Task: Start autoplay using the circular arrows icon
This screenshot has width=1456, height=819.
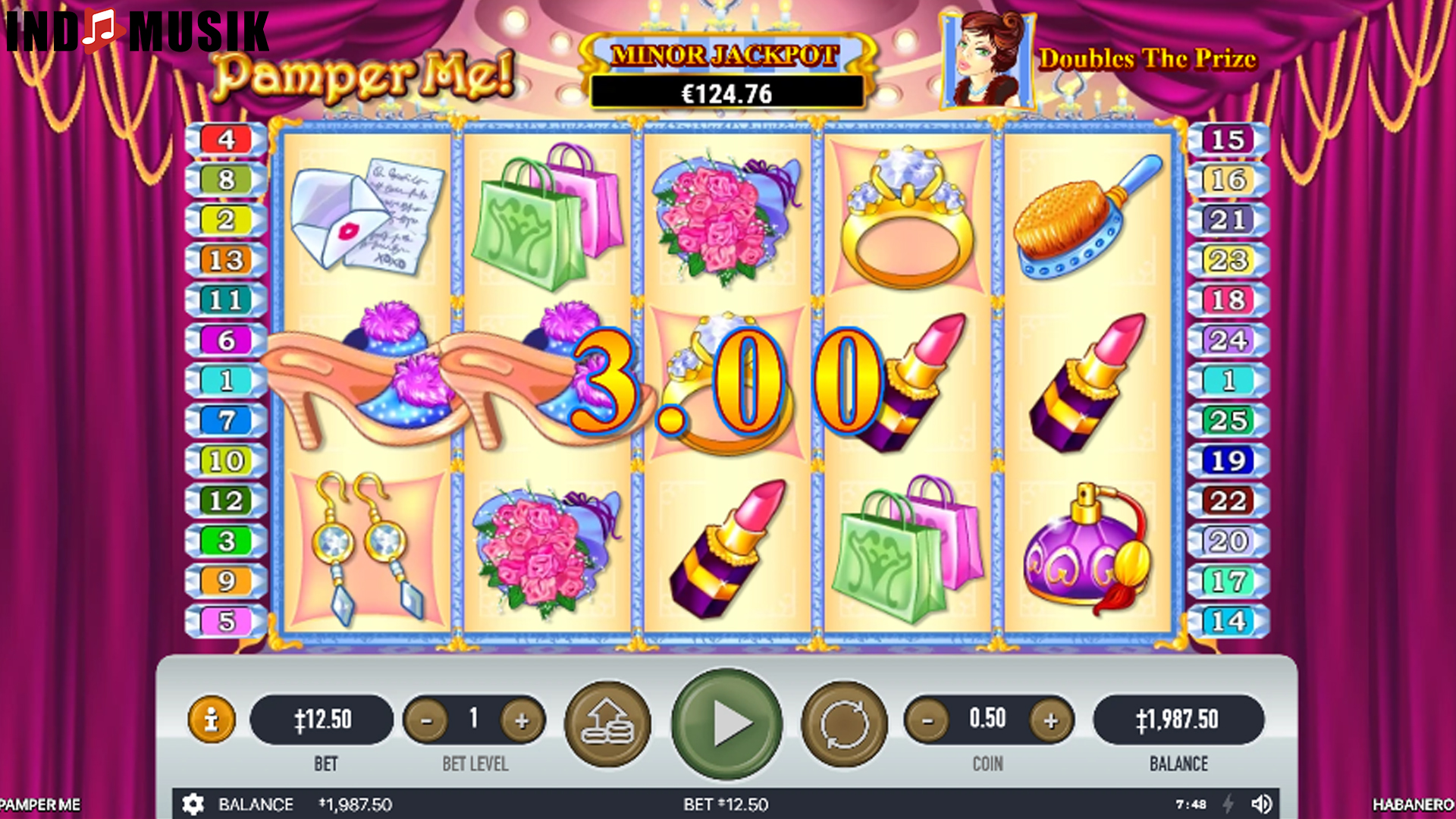Action: 843,720
